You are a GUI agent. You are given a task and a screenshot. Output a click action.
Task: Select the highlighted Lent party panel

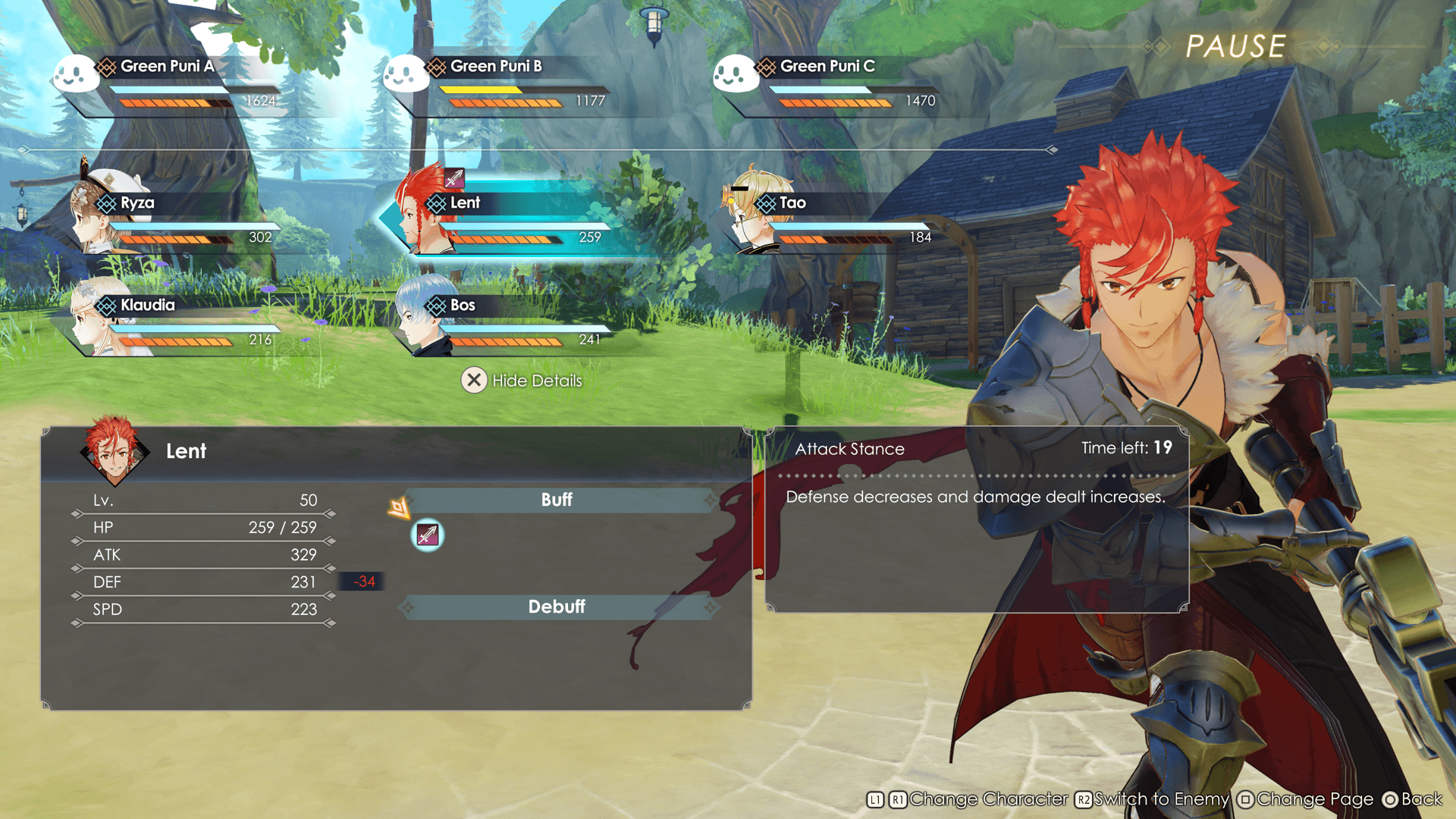coord(507,218)
